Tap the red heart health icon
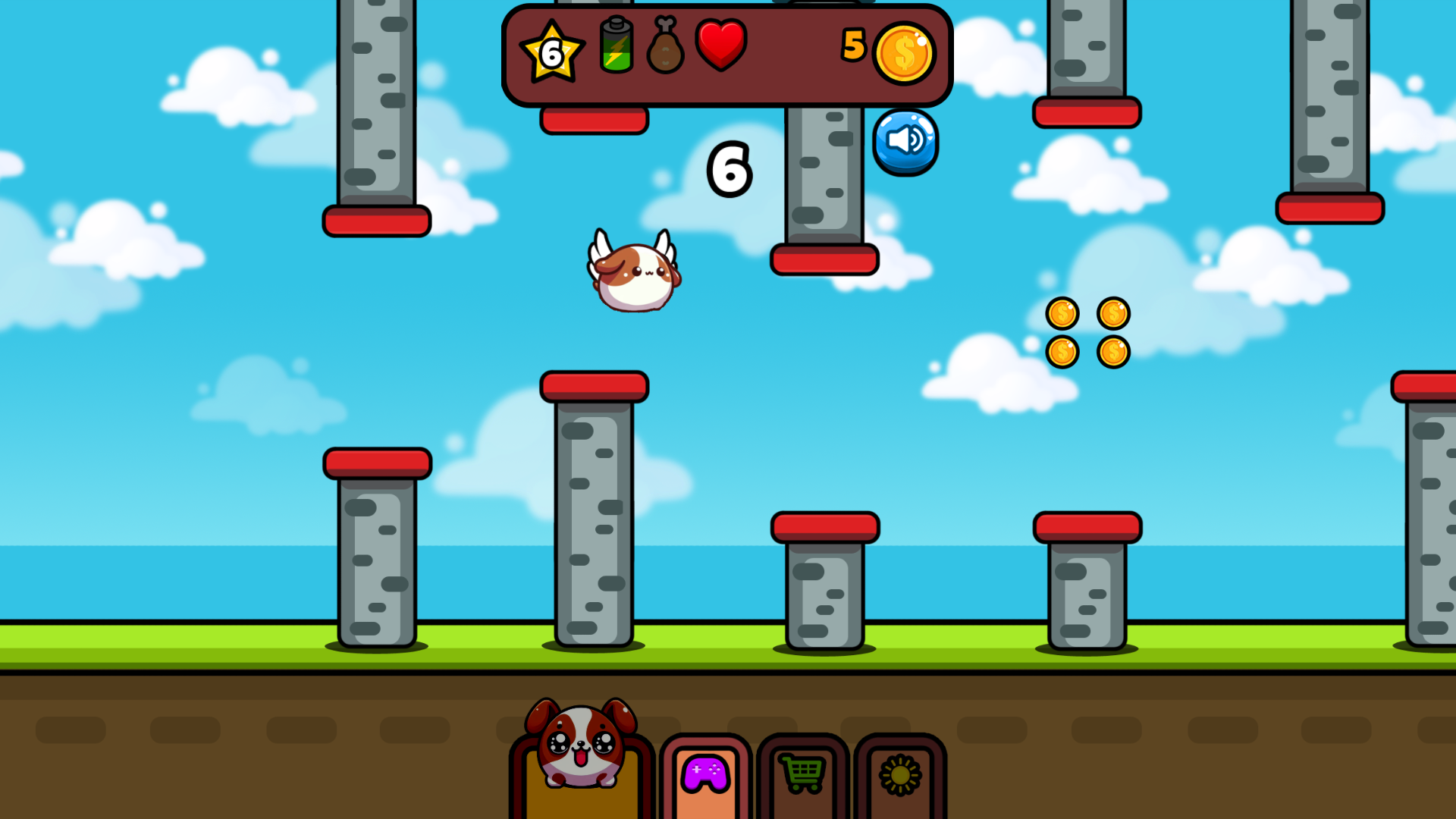Image resolution: width=1456 pixels, height=819 pixels. (721, 47)
